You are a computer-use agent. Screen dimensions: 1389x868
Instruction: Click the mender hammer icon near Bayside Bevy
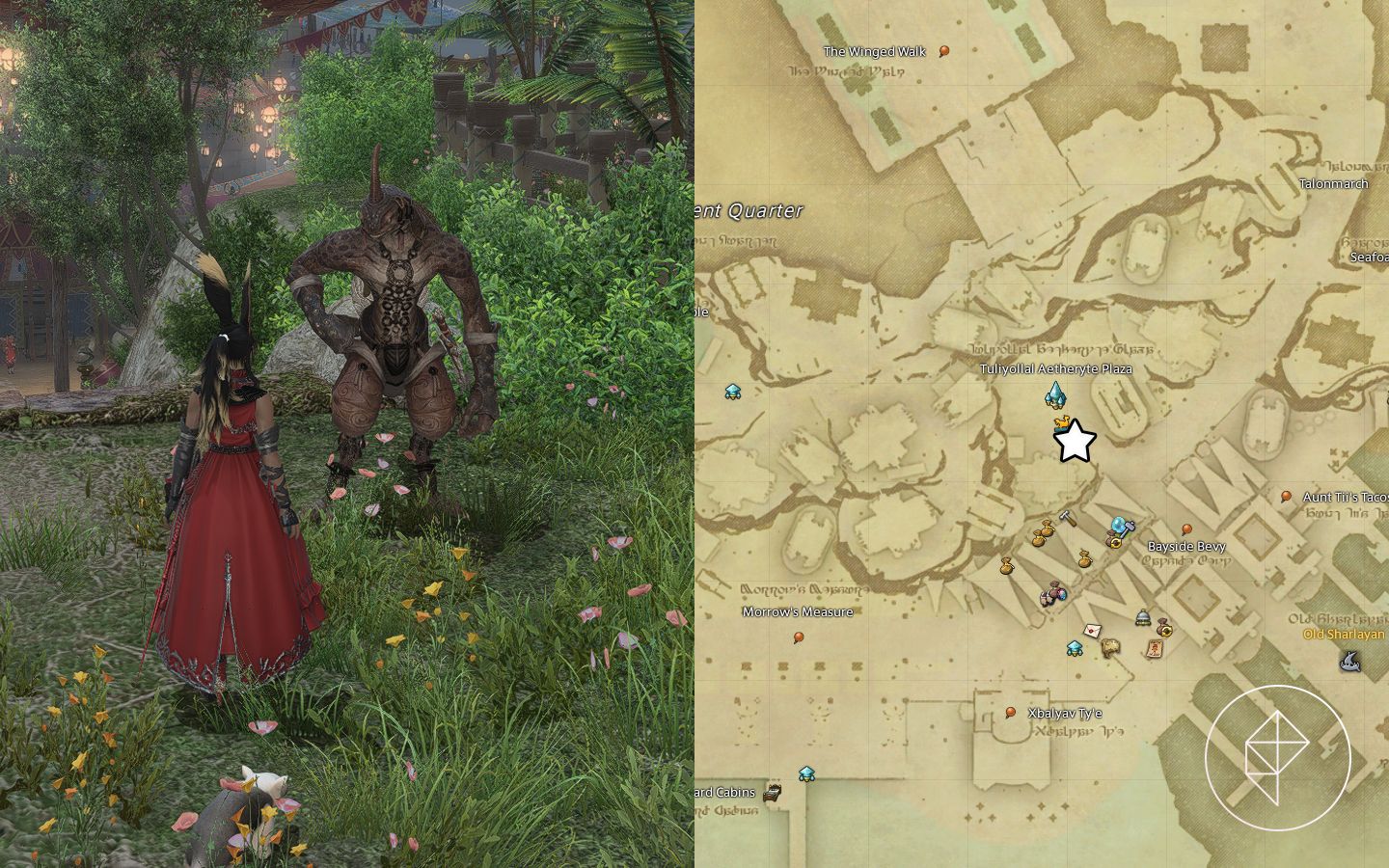pyautogui.click(x=1066, y=517)
